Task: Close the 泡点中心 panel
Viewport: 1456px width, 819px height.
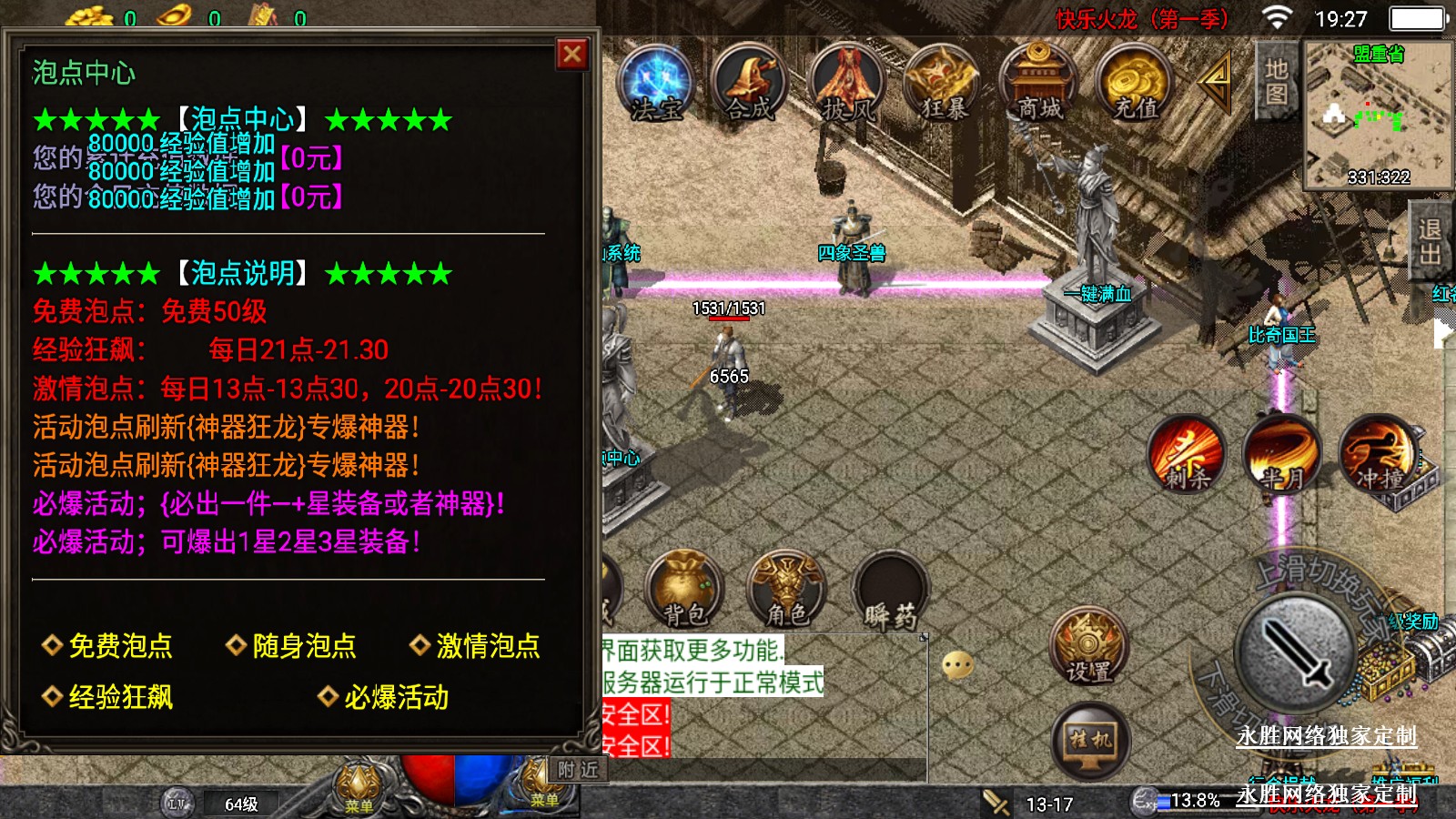Action: click(x=572, y=55)
